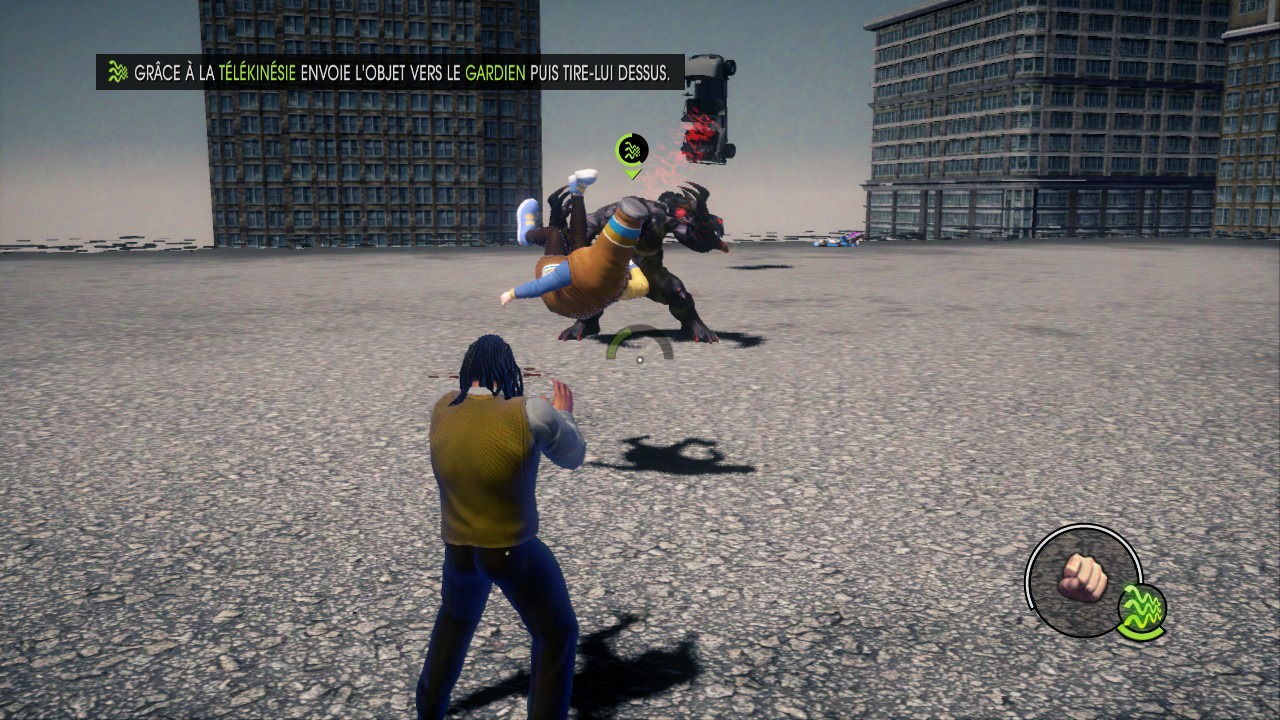Click the telekinesis objective hint banner
The width and height of the screenshot is (1280, 720).
click(x=390, y=72)
